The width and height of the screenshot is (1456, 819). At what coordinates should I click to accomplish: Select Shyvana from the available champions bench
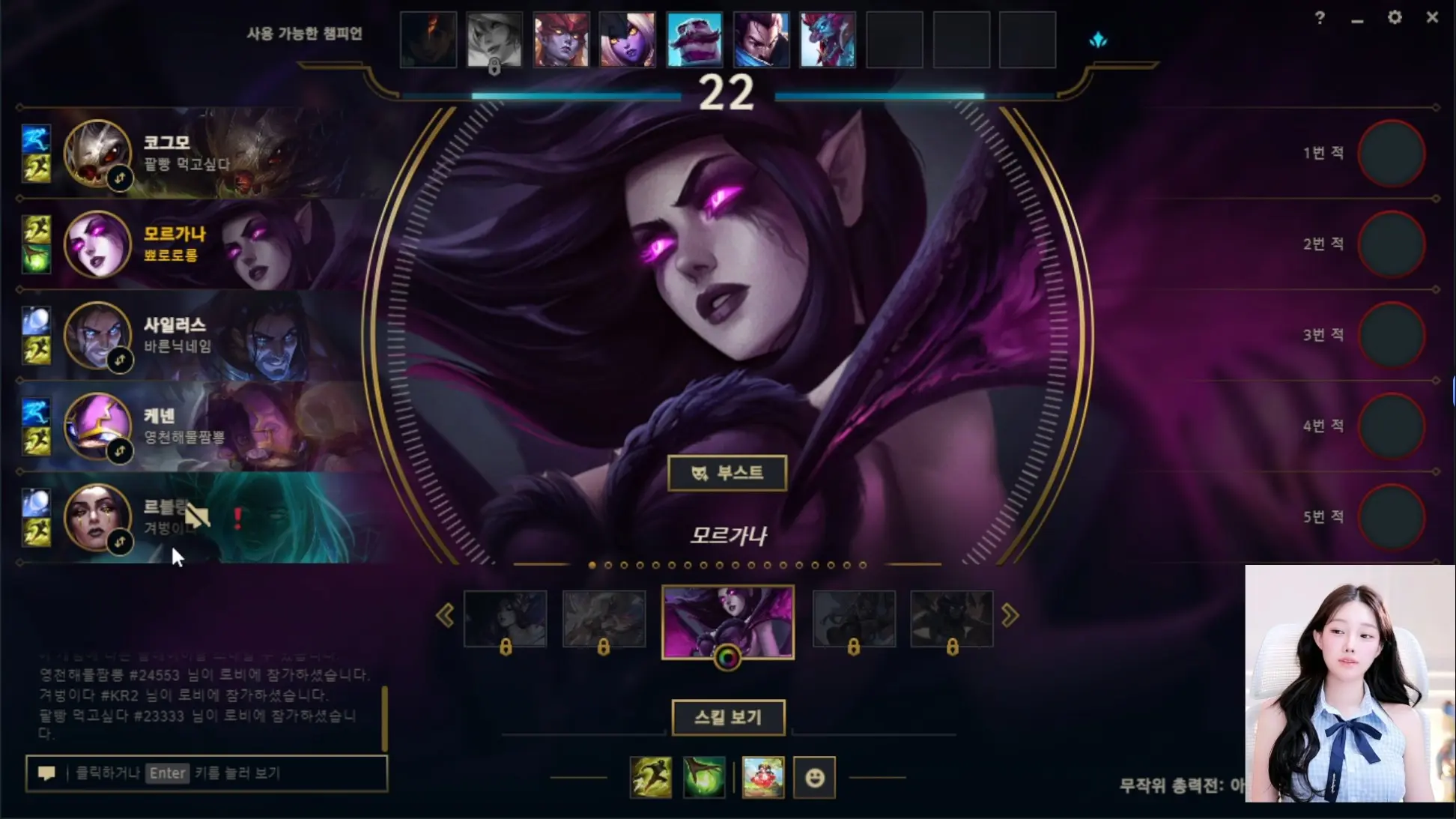[561, 40]
